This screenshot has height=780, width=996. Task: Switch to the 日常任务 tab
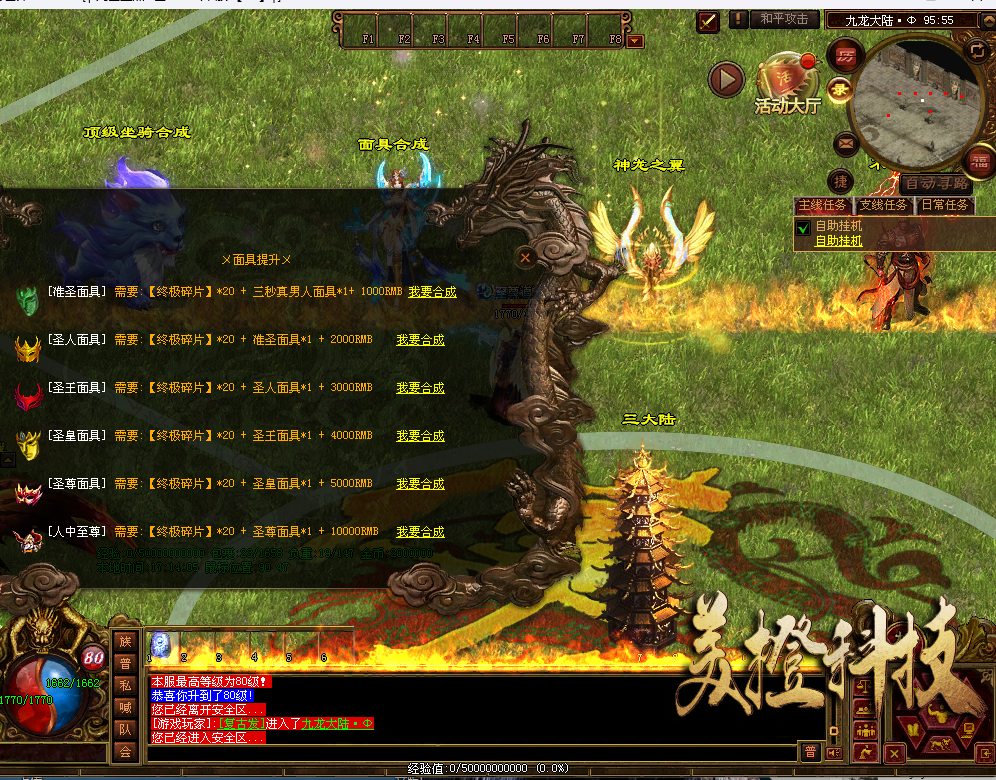(945, 206)
